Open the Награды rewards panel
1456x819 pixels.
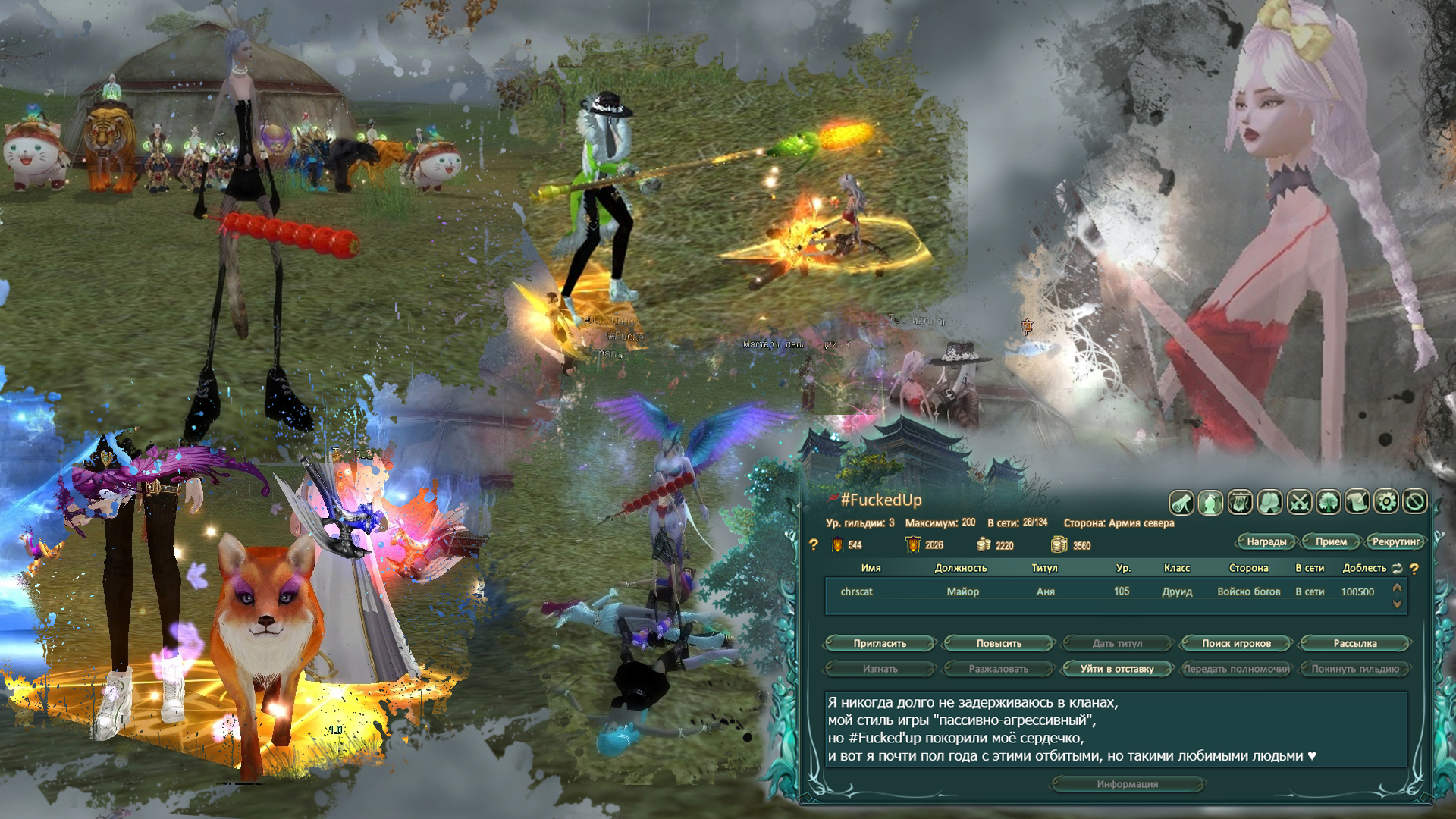[x=1266, y=541]
